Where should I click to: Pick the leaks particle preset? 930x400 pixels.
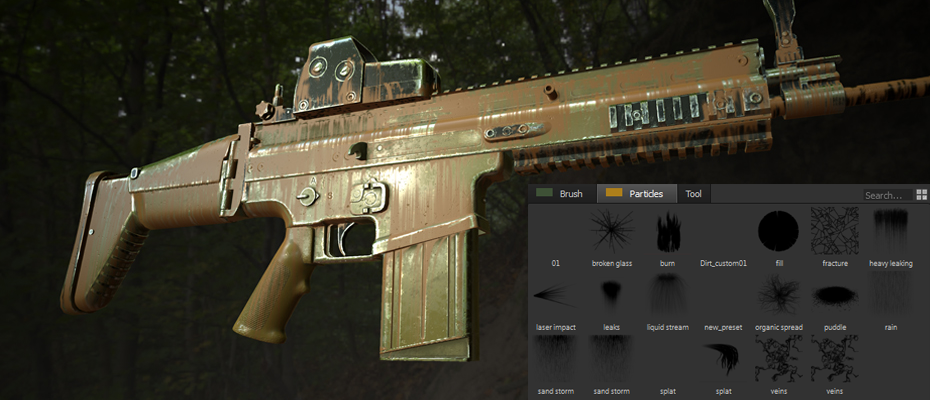[611, 296]
